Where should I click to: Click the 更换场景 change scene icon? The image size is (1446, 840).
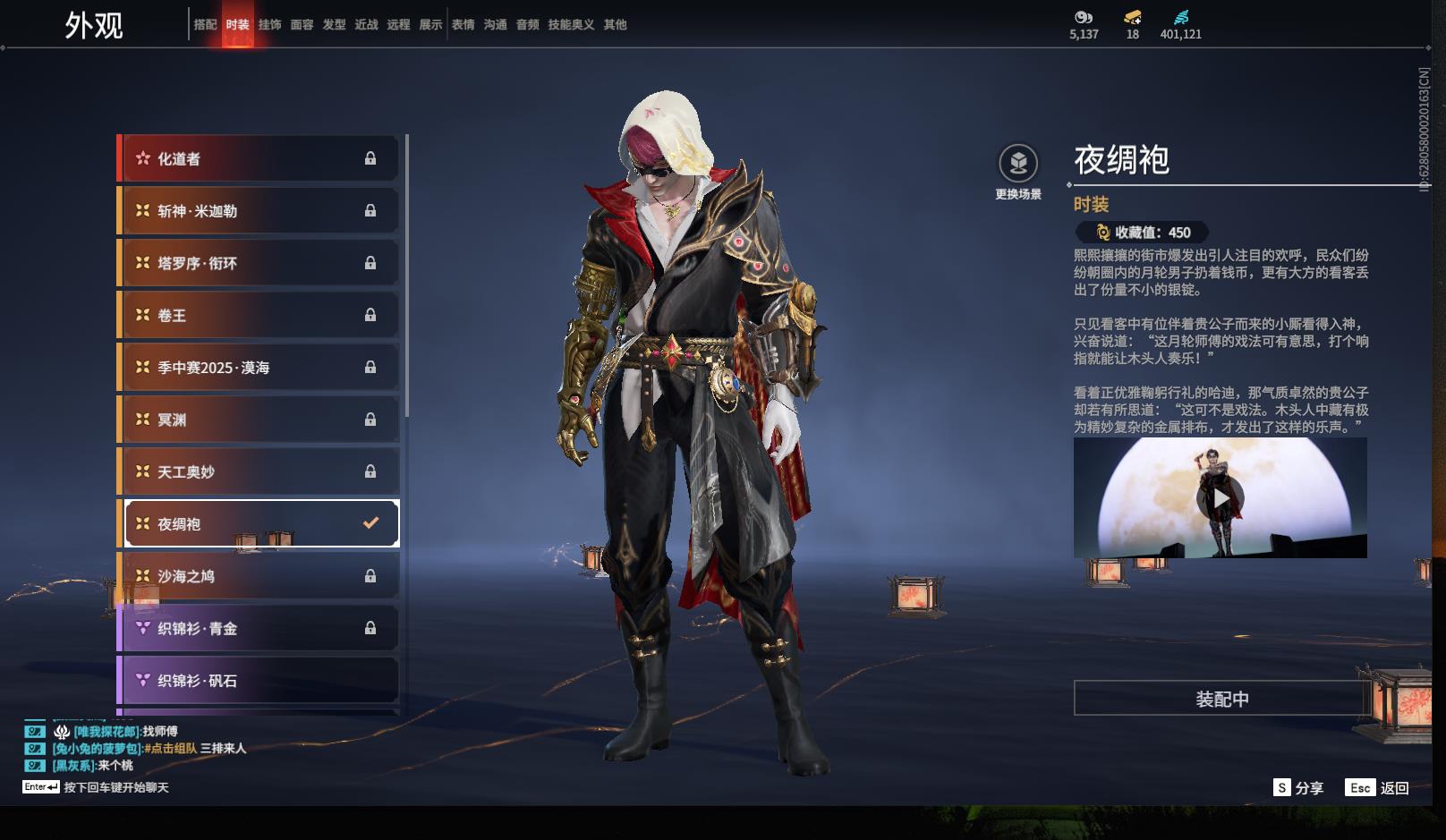click(x=1018, y=164)
